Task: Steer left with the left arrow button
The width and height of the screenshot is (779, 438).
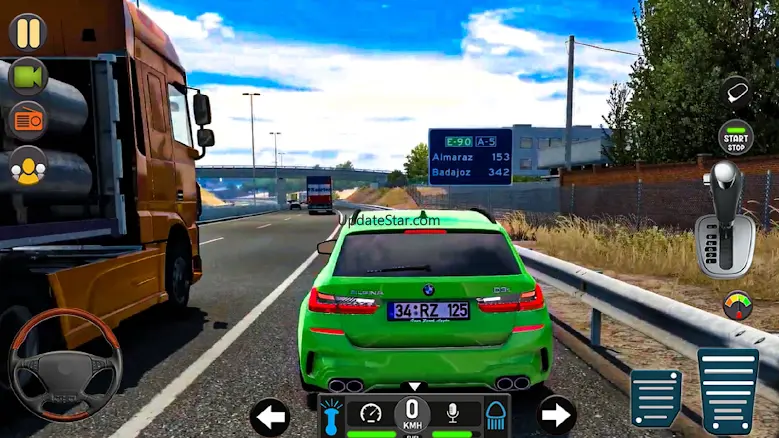Action: (269, 416)
